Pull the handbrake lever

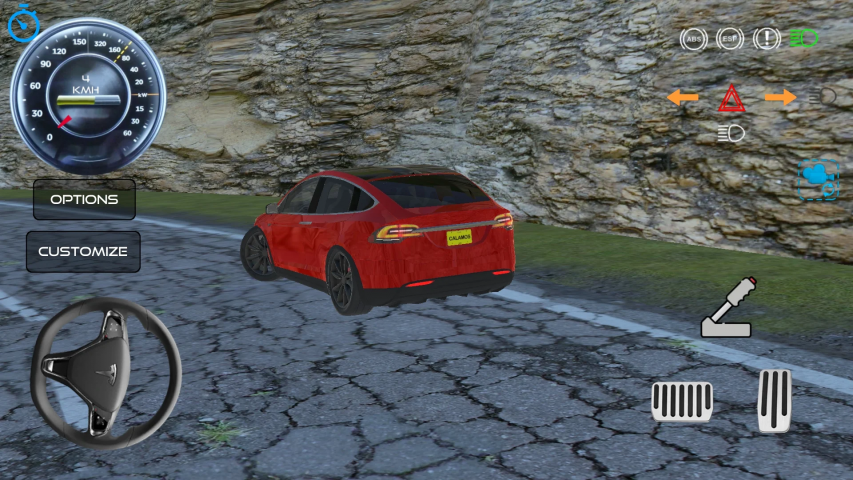tap(728, 308)
